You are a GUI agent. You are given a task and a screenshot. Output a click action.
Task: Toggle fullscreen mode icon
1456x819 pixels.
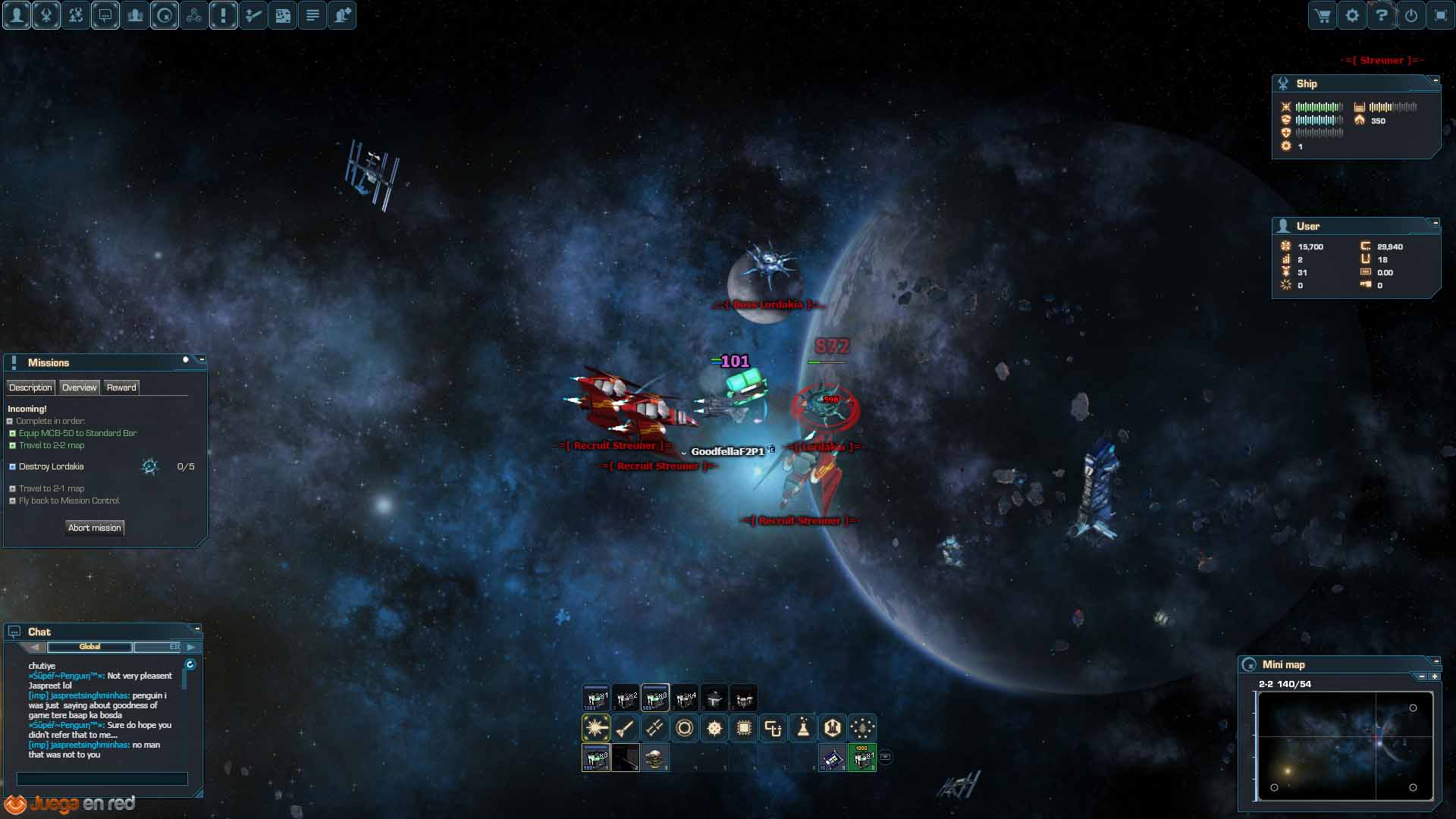tap(1440, 16)
